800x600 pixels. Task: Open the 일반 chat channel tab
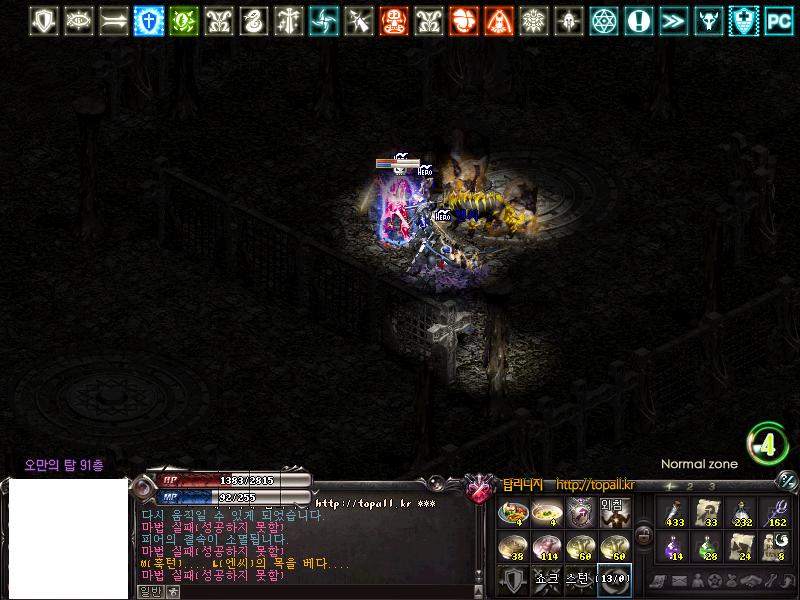[149, 591]
